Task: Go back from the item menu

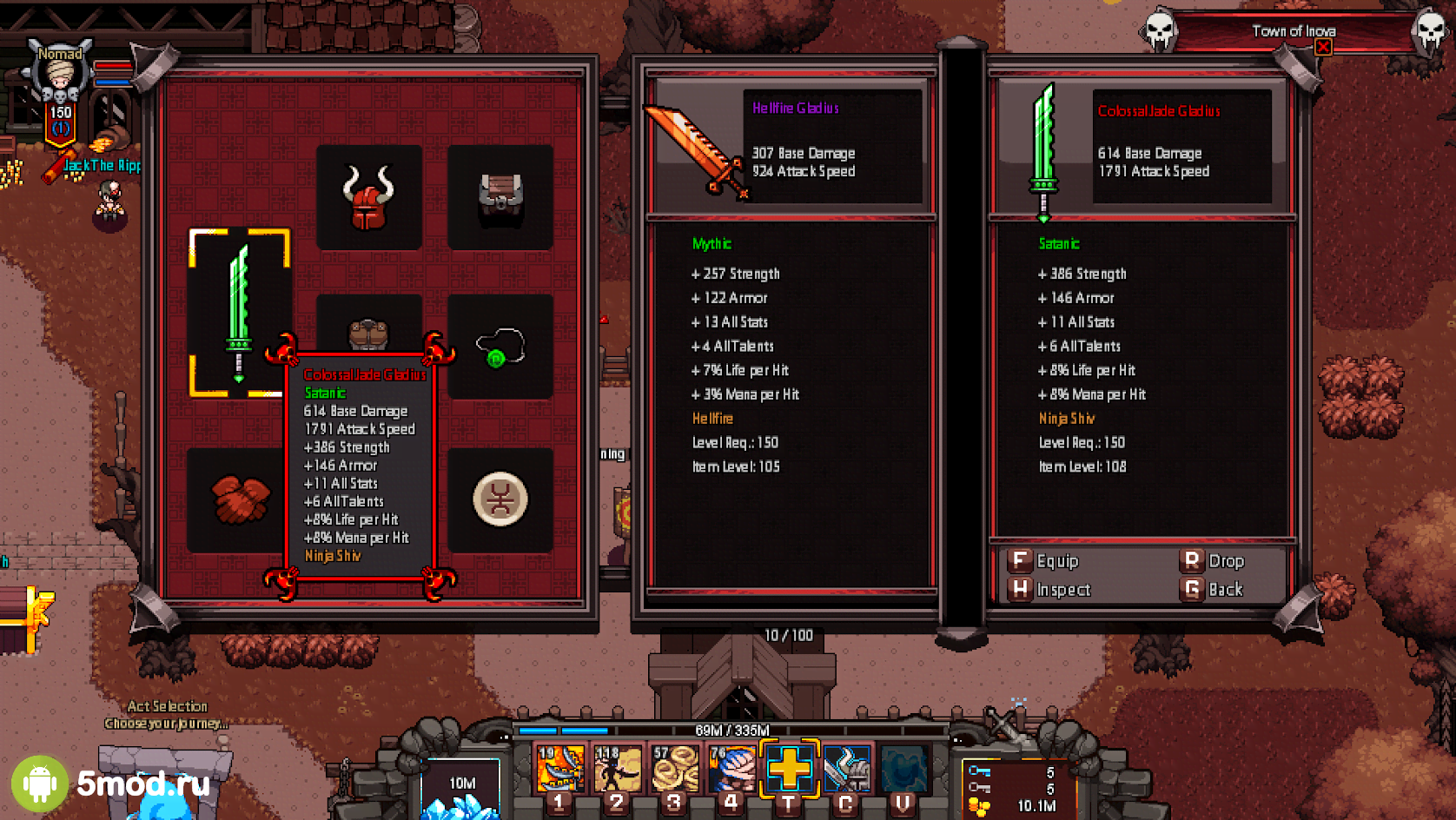Action: point(1213,590)
